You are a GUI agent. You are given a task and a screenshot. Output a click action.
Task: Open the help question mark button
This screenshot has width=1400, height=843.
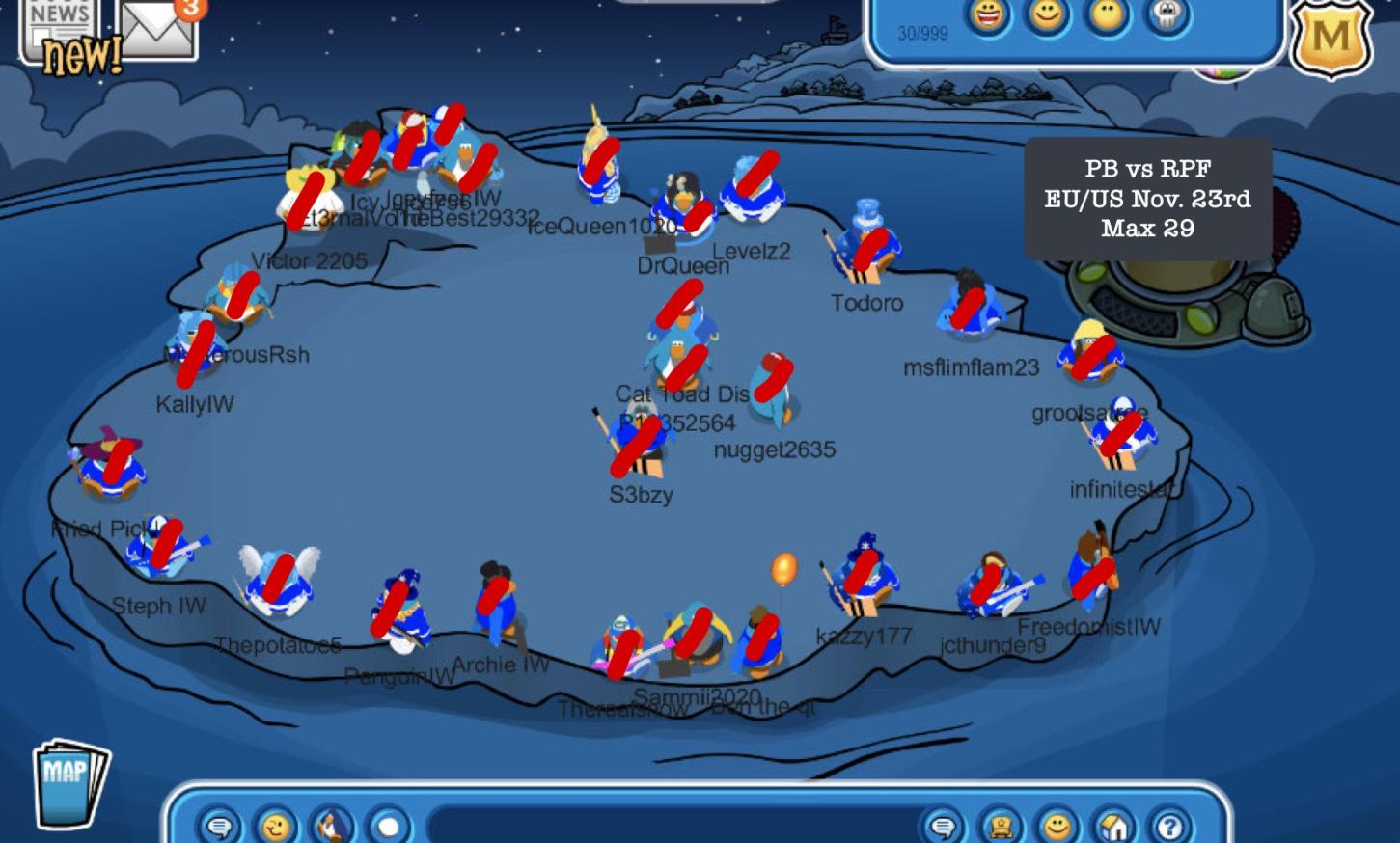(1170, 826)
